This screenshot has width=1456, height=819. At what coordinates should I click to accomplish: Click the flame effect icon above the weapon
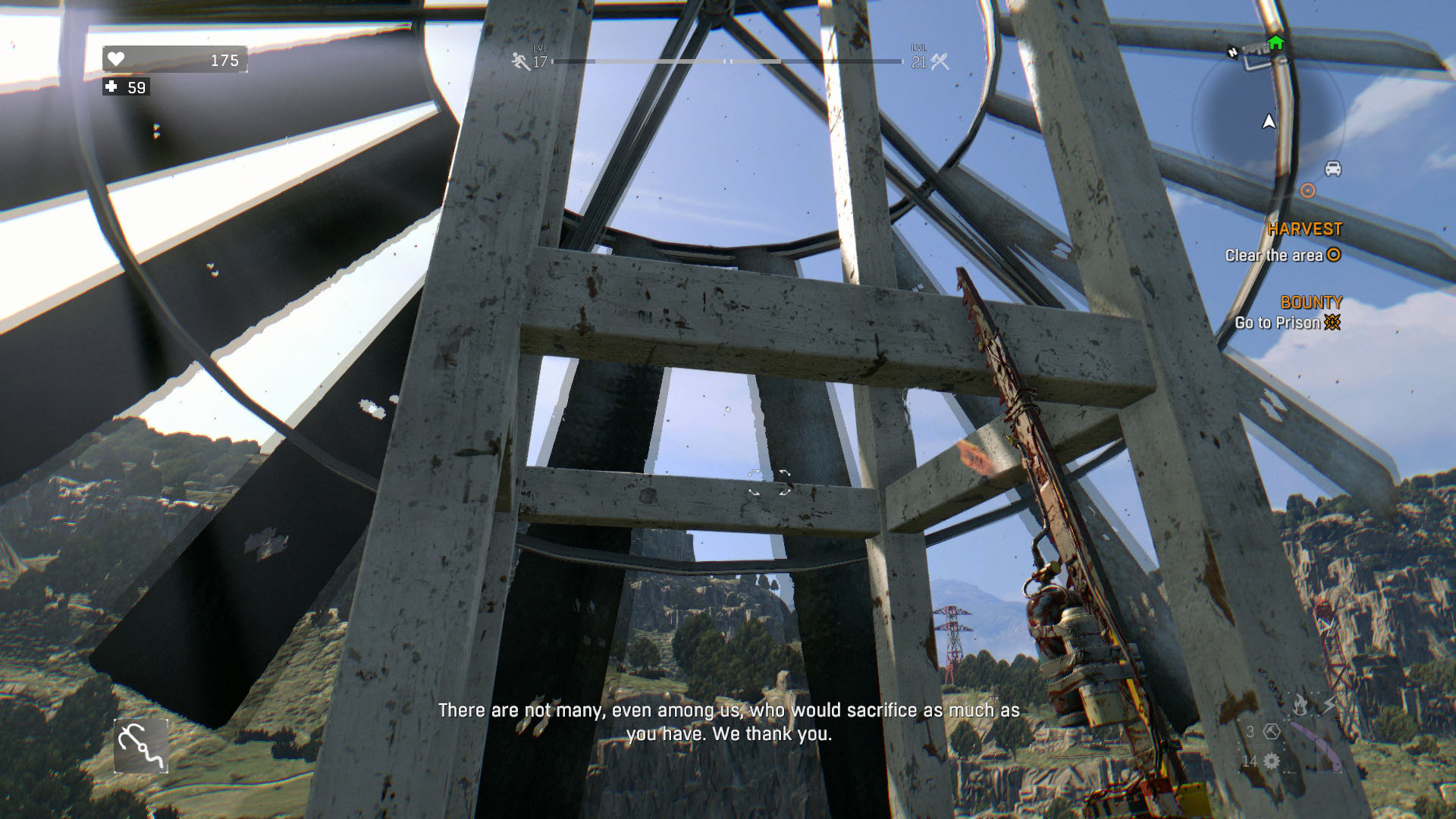[1300, 705]
